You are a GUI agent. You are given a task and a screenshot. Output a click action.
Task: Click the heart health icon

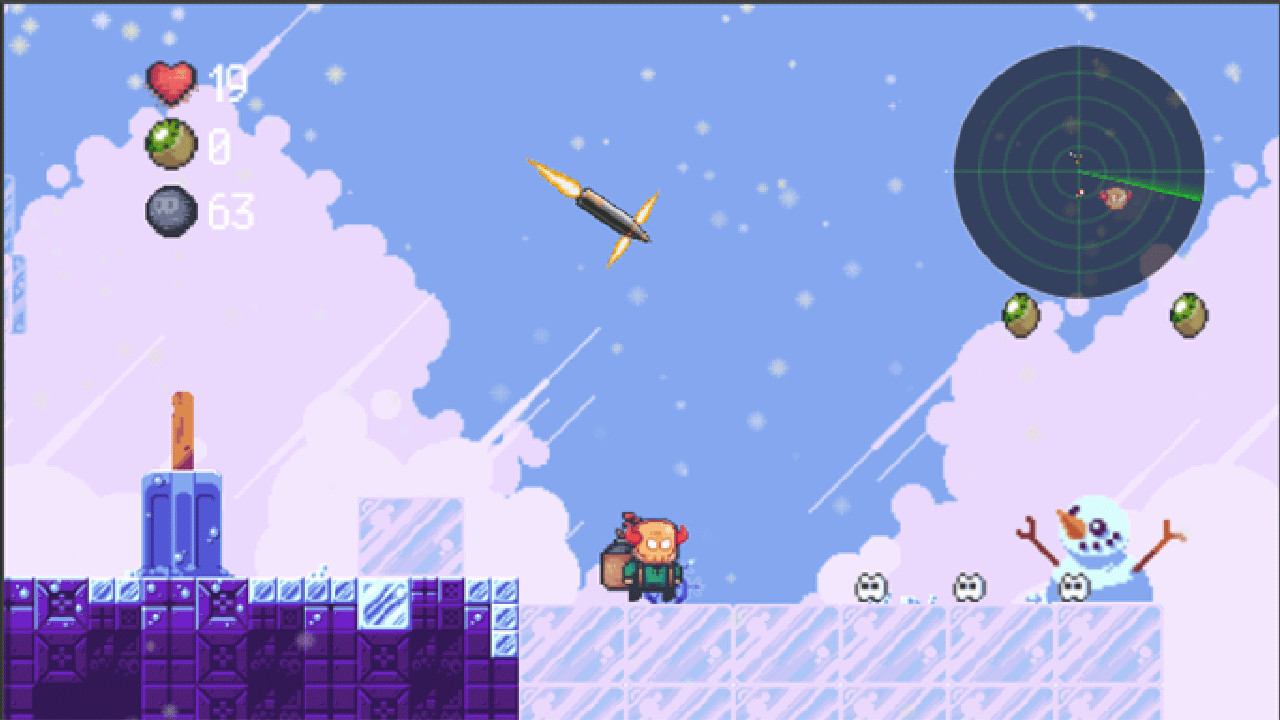pyautogui.click(x=172, y=81)
